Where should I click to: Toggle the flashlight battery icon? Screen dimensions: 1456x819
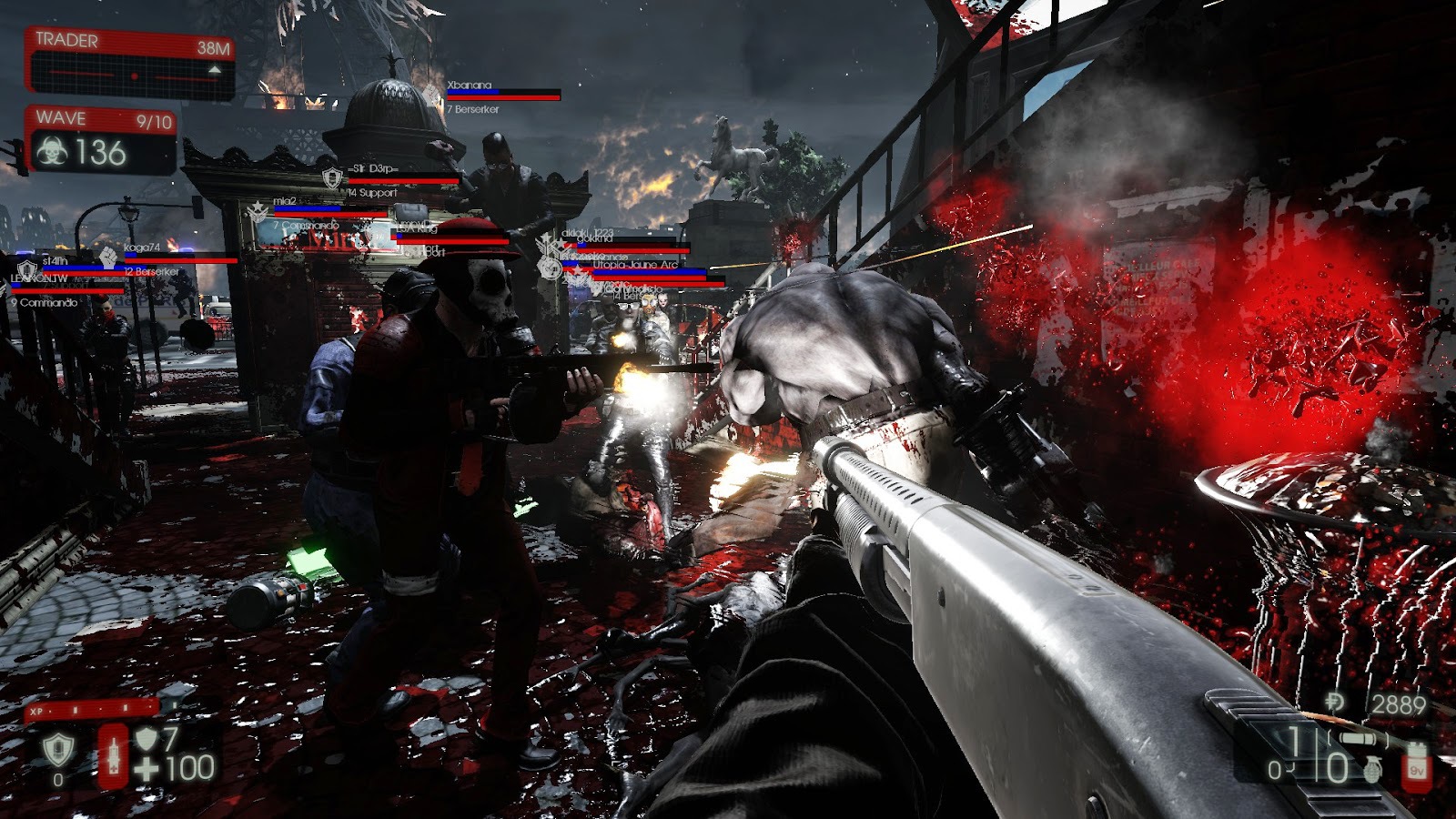[x=1417, y=765]
